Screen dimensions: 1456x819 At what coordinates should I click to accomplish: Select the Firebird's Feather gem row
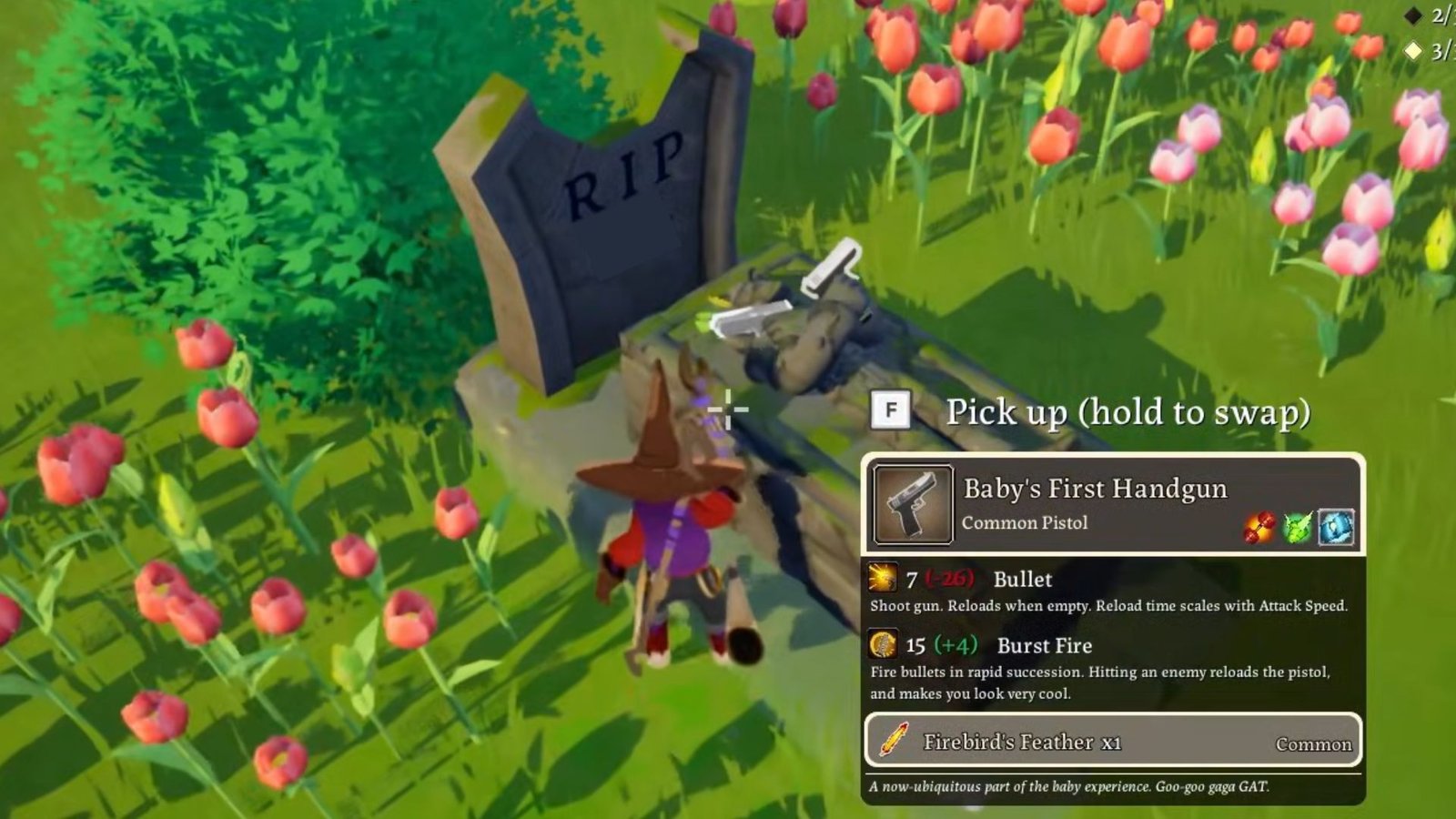tap(1112, 742)
